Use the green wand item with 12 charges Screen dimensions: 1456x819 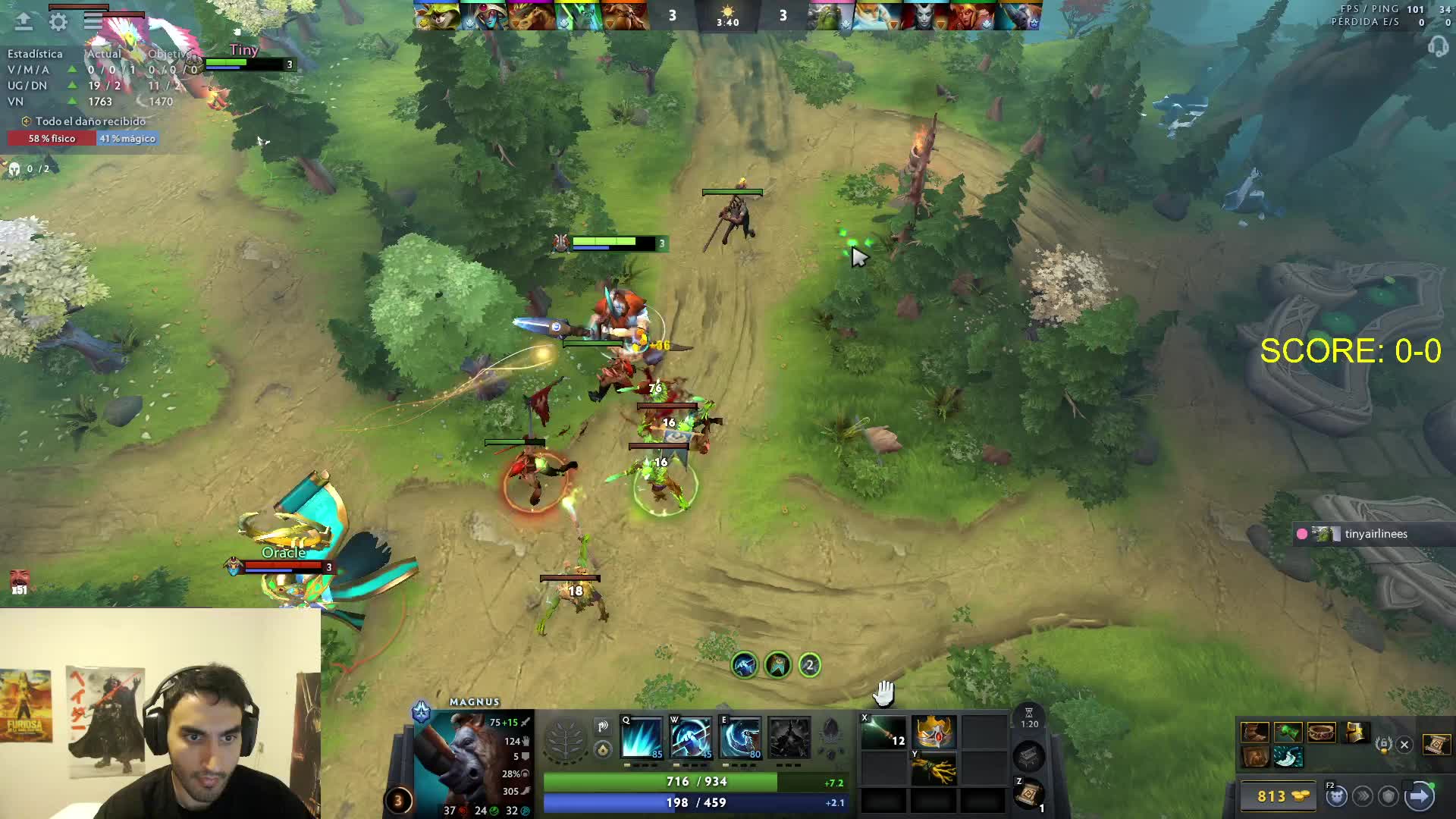884,733
